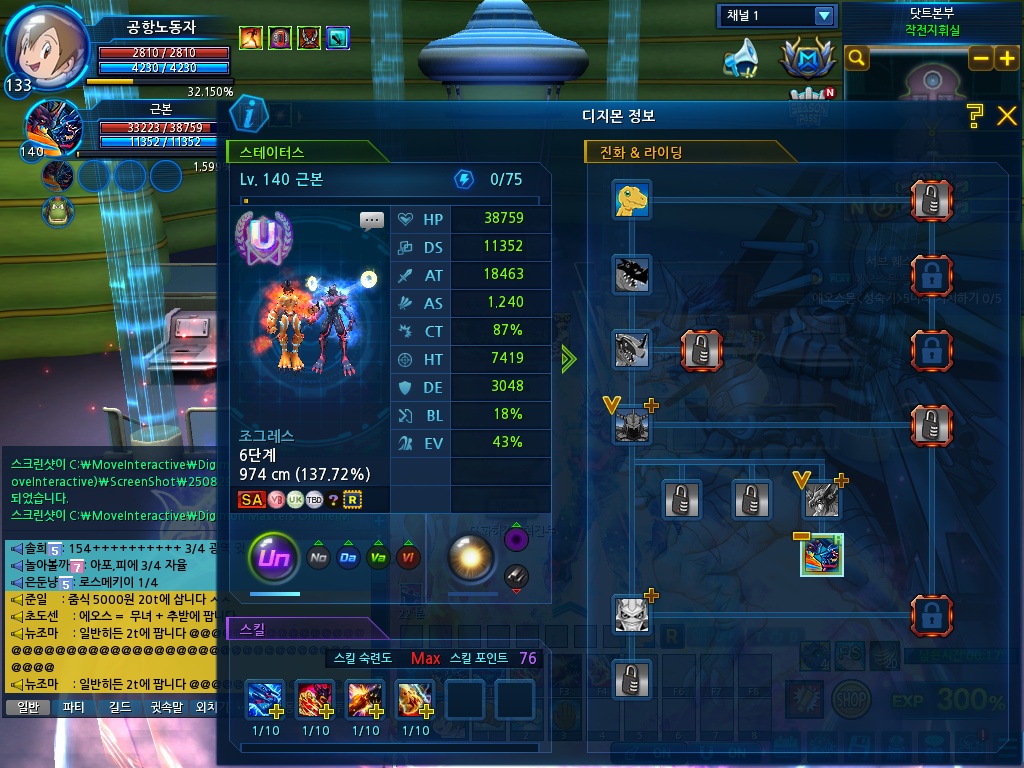This screenshot has height=768, width=1024.
Task: Expand the green arrow beside stats panel
Action: 569,360
